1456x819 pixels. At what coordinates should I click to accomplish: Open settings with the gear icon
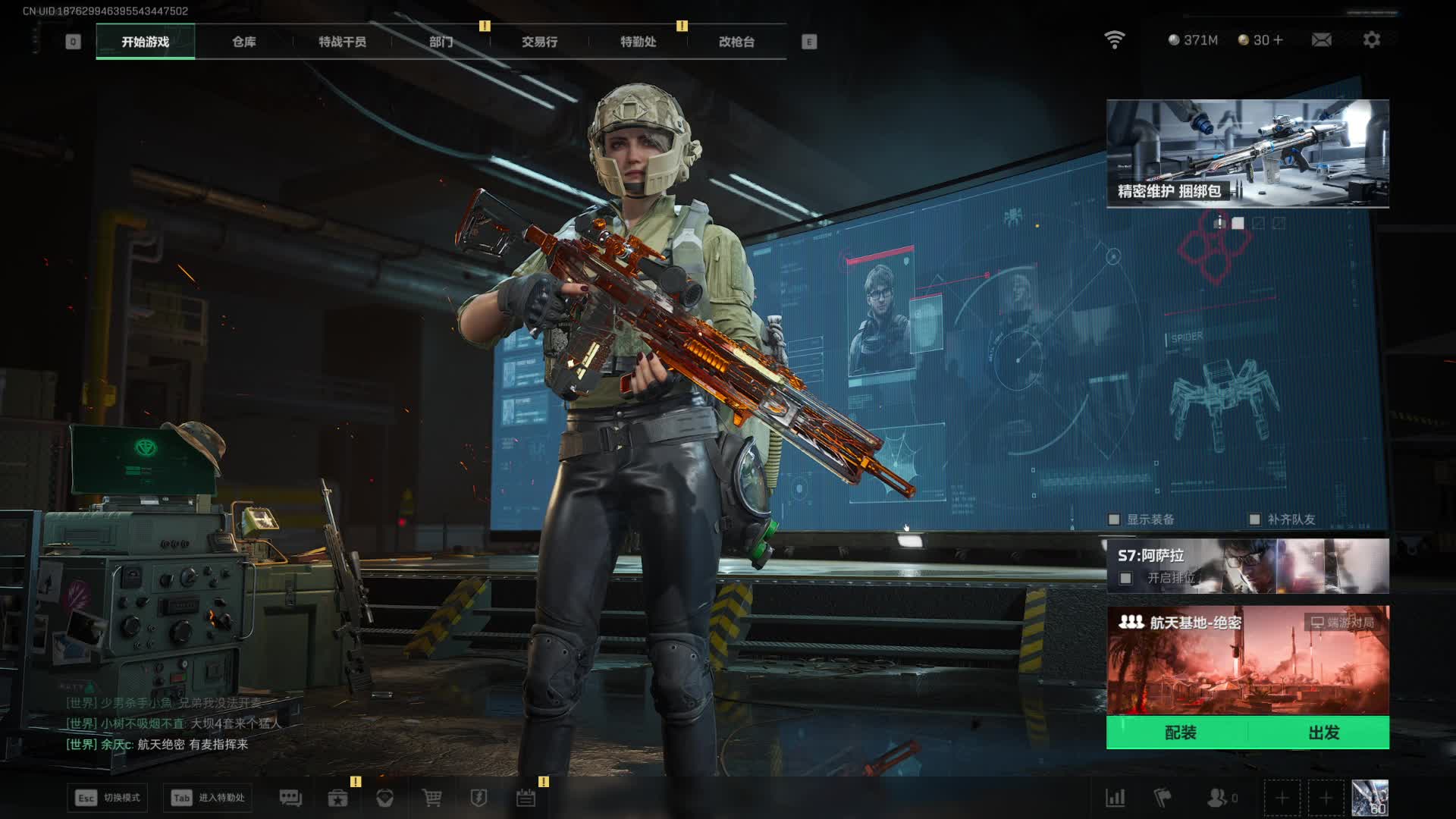tap(1371, 39)
